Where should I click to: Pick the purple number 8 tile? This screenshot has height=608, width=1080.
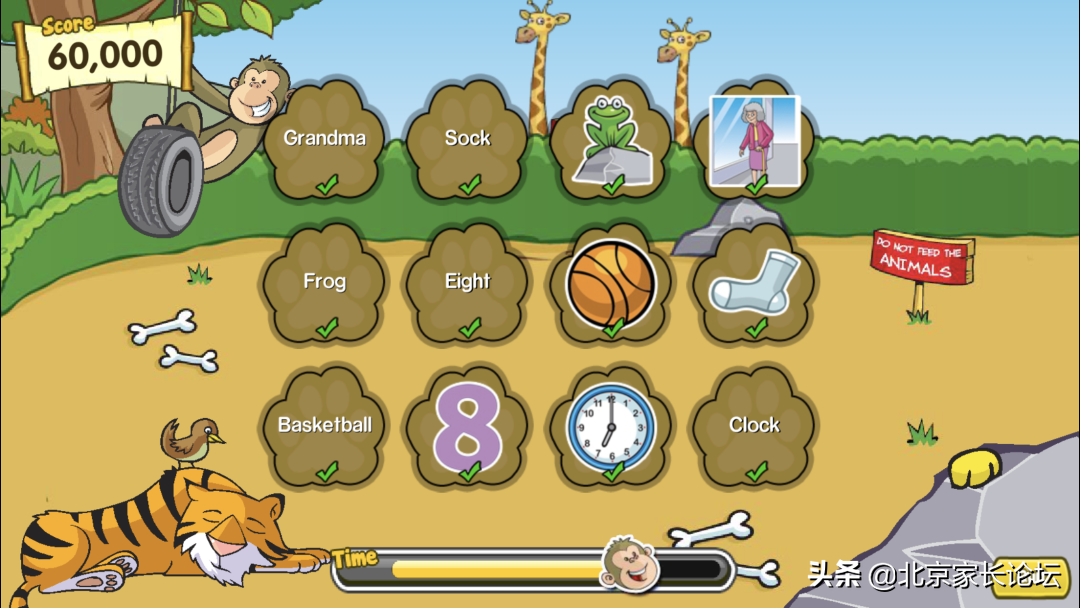pos(468,428)
